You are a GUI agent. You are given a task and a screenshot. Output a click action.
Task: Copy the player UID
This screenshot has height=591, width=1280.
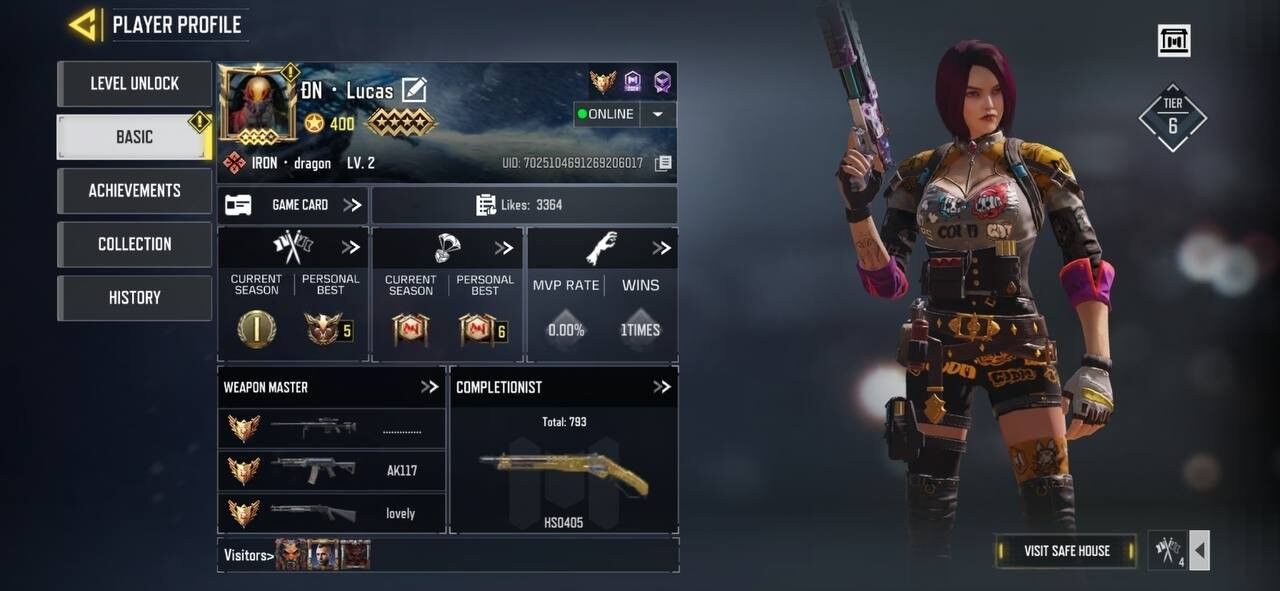click(663, 163)
